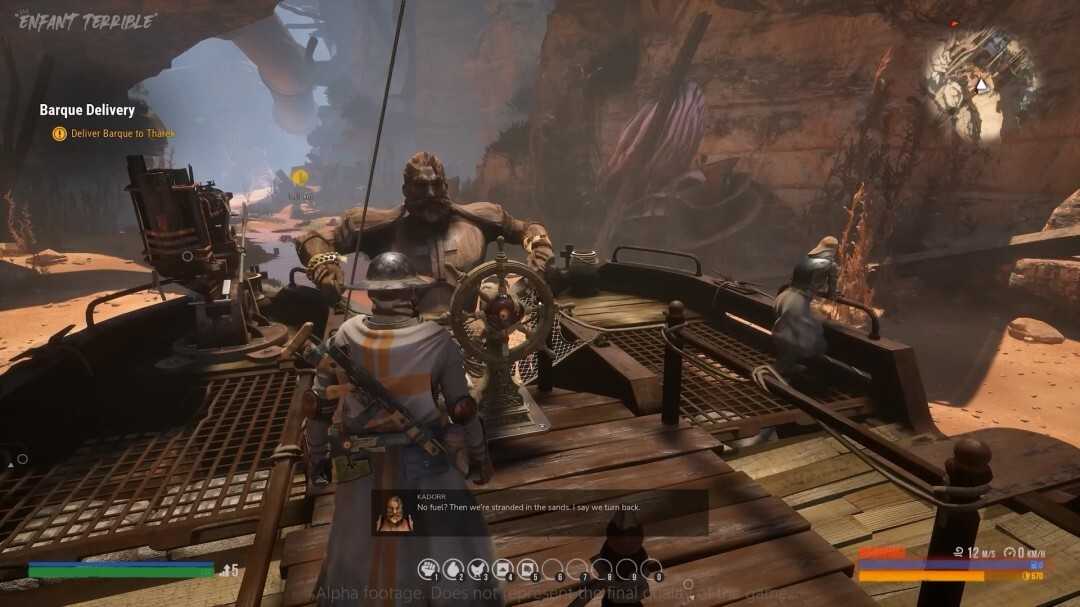
Task: Select the chicken icon in hotbar slot 3
Action: coord(478,570)
